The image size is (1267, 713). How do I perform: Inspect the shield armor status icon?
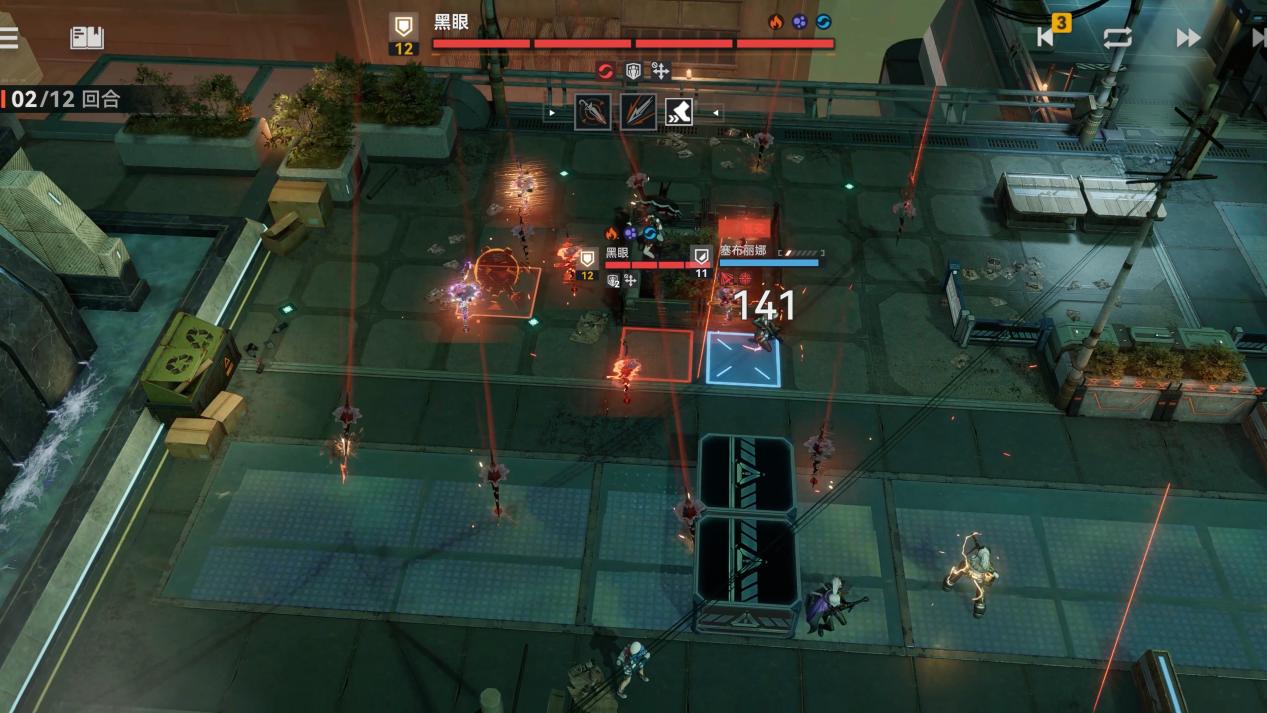click(x=633, y=70)
